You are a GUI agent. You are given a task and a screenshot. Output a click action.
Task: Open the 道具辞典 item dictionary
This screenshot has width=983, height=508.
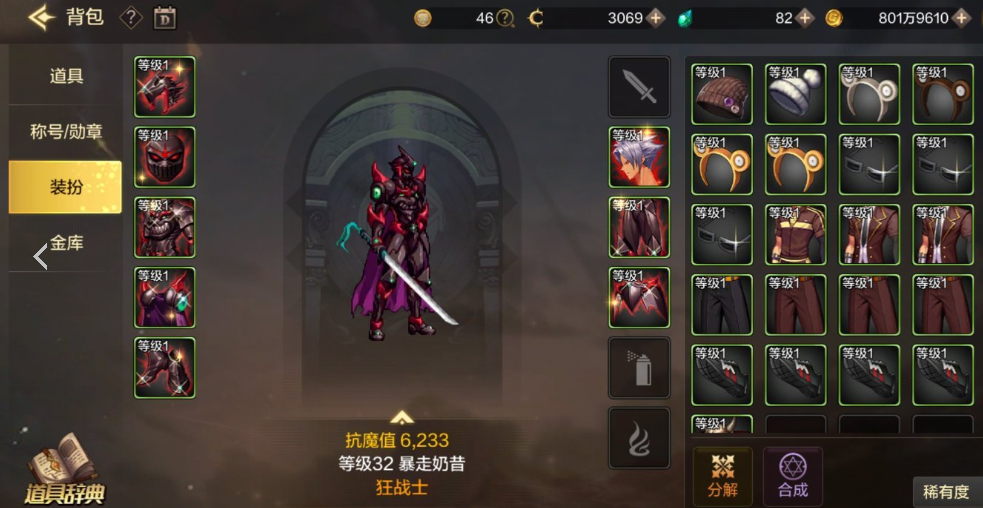(x=65, y=472)
